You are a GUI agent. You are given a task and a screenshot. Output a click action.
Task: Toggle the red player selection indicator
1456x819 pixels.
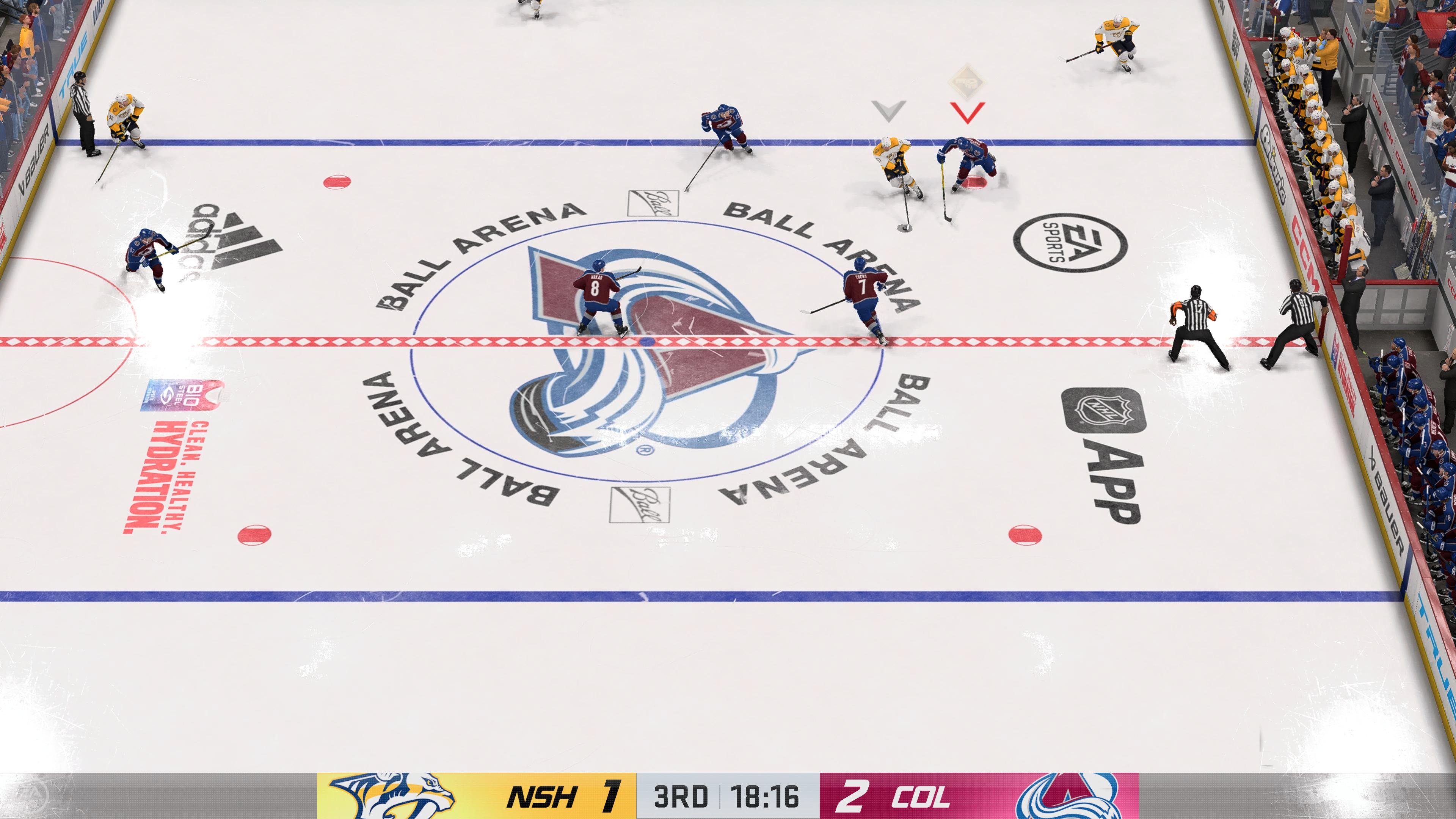[x=968, y=113]
